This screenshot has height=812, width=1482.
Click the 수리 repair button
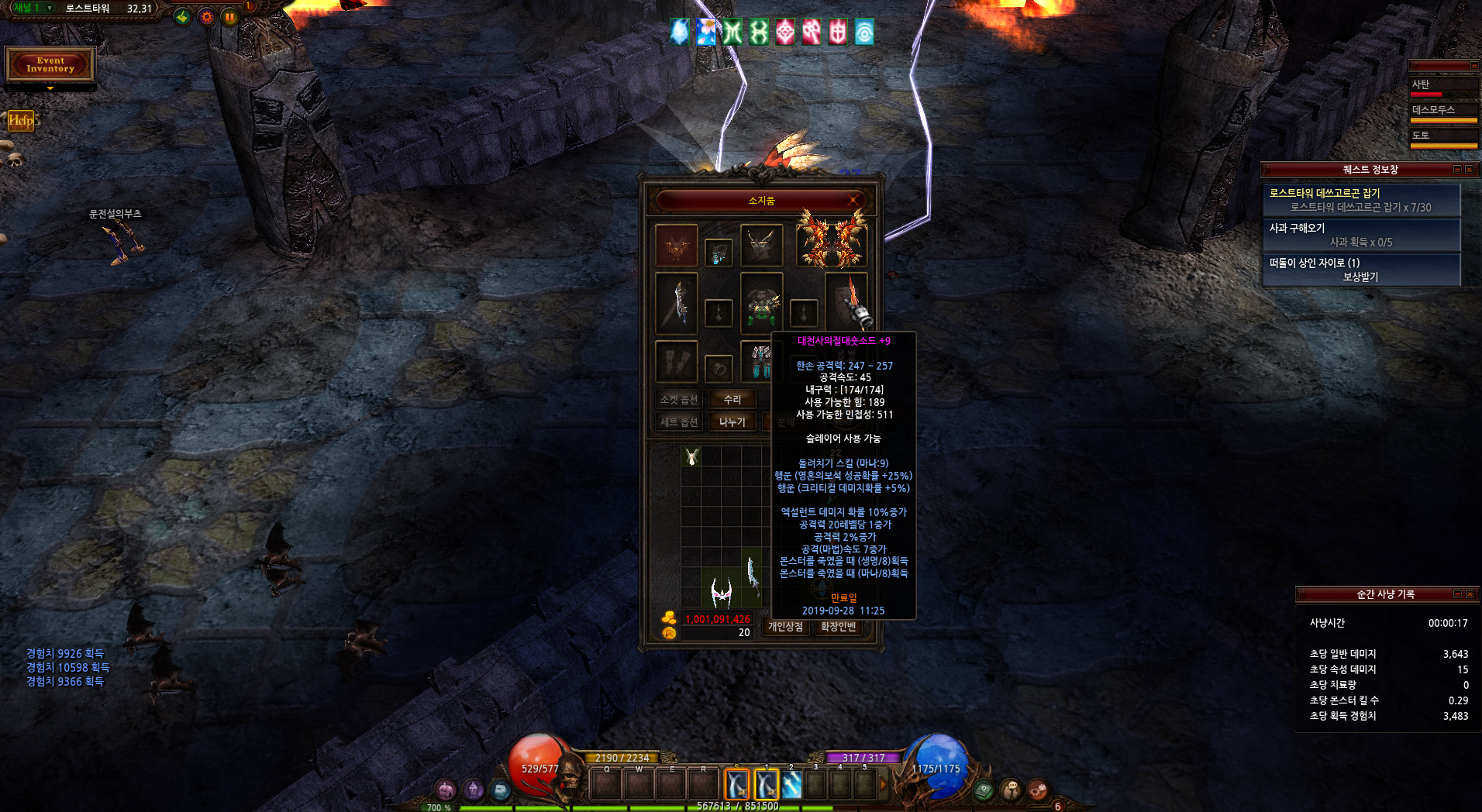[732, 399]
